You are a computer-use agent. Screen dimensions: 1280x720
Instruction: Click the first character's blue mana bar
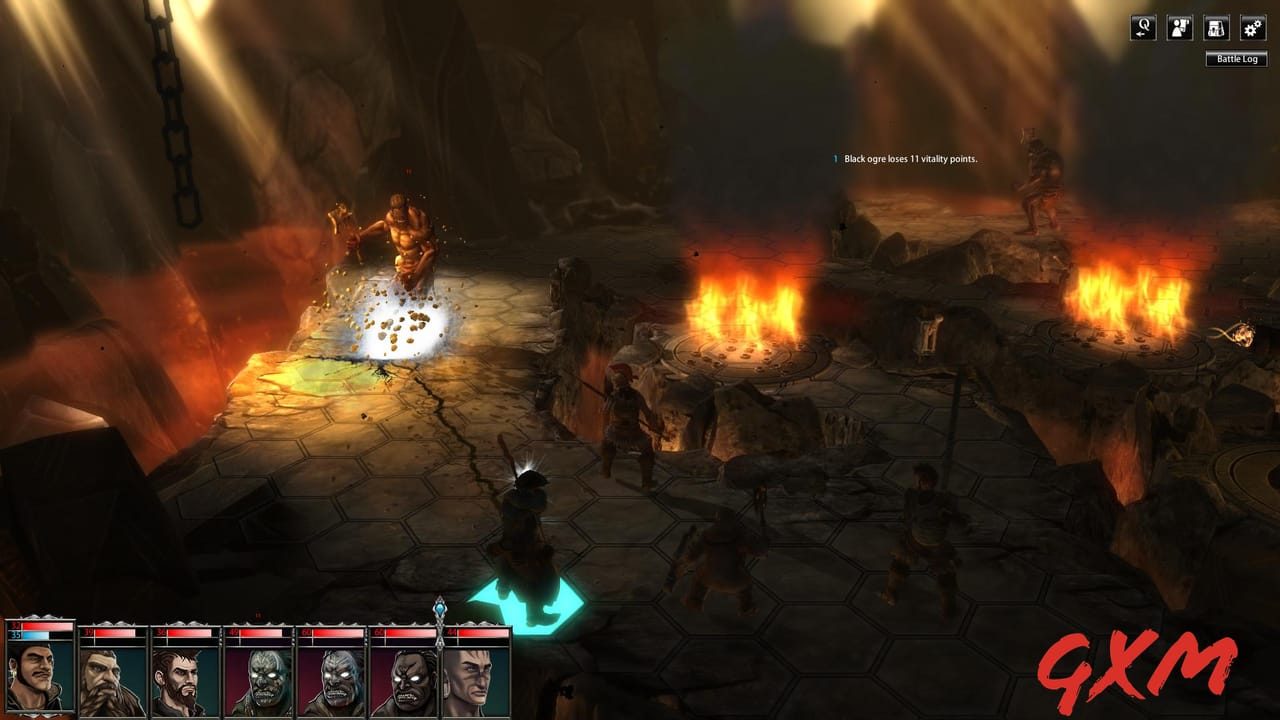pyautogui.click(x=38, y=636)
